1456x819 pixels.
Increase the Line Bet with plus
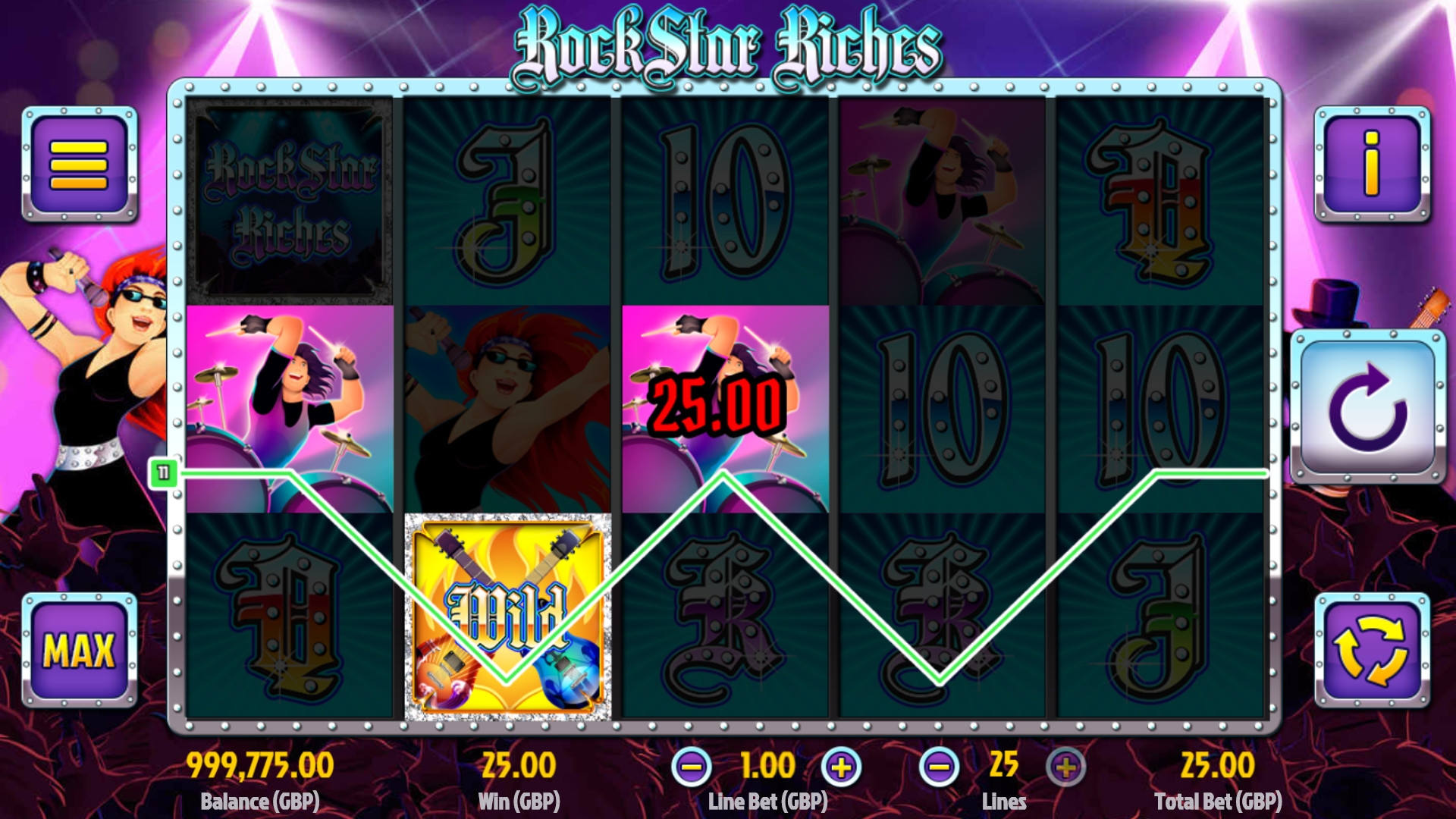coord(841,767)
